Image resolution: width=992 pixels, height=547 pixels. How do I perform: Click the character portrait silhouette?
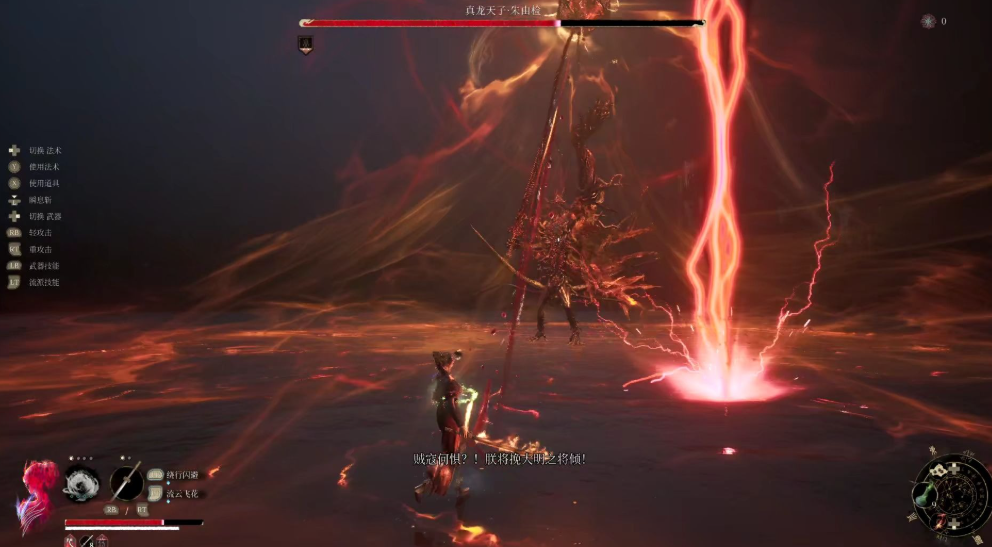pyautogui.click(x=36, y=492)
